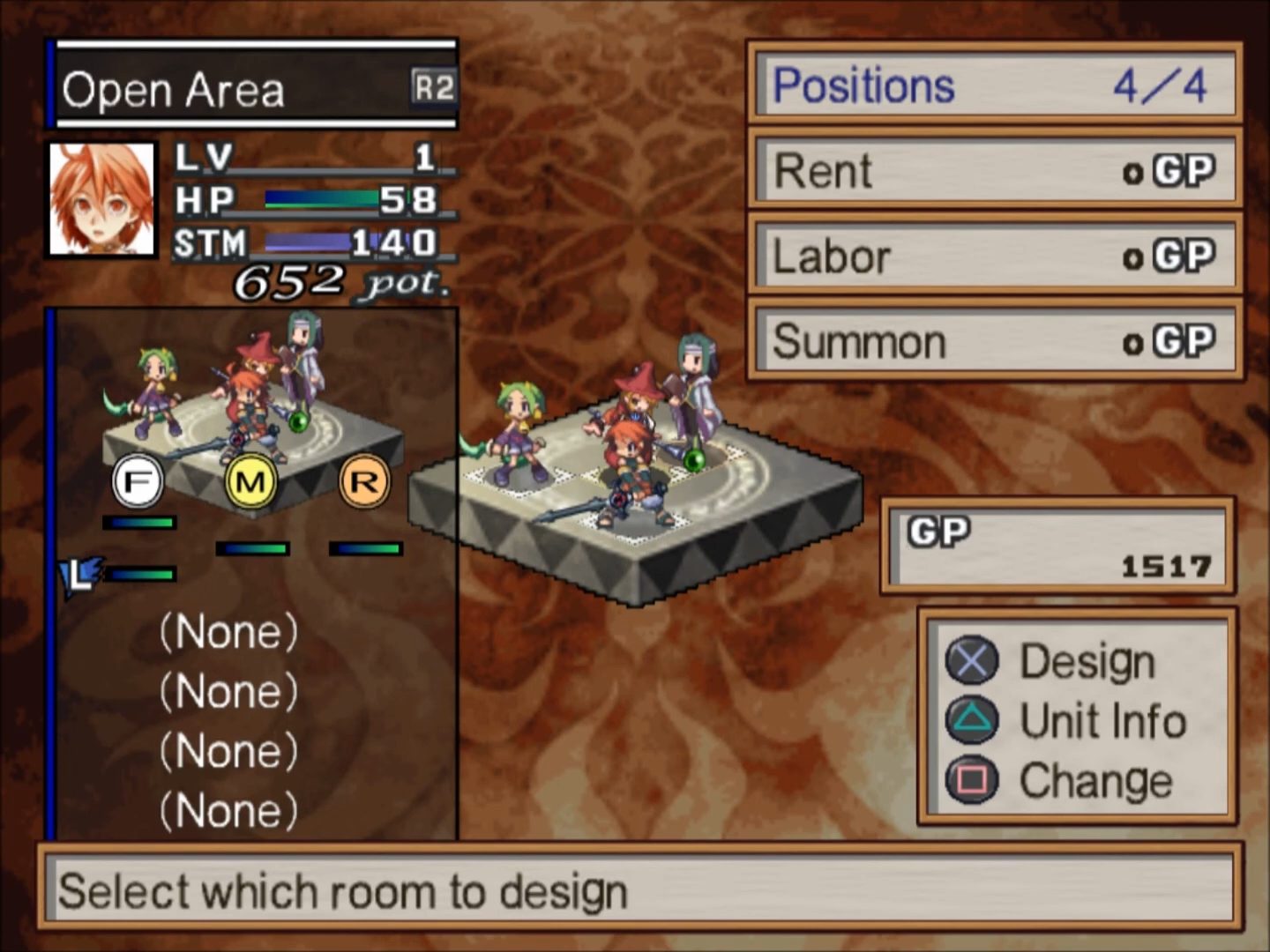Select the red-haired character portrait

[101, 199]
